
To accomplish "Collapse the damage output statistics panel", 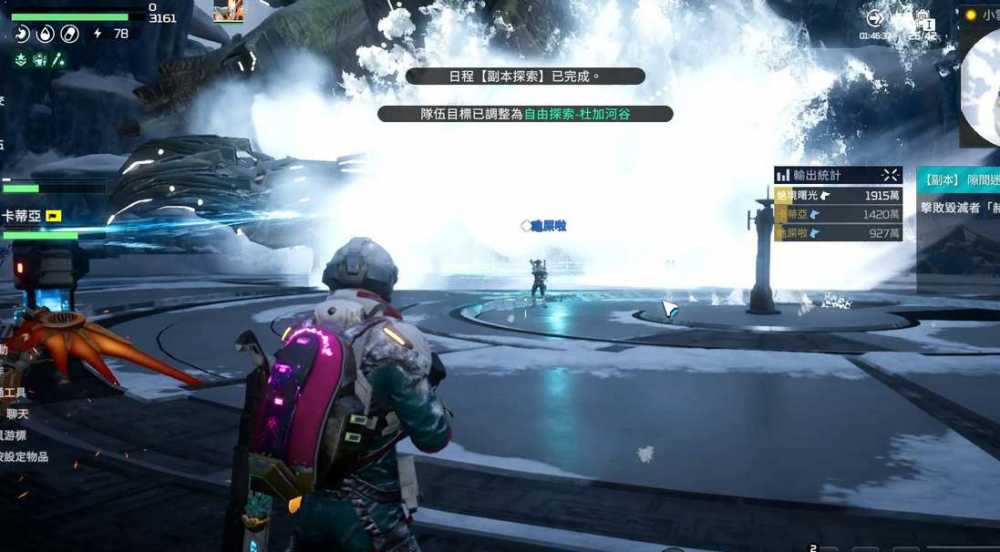I will [890, 175].
